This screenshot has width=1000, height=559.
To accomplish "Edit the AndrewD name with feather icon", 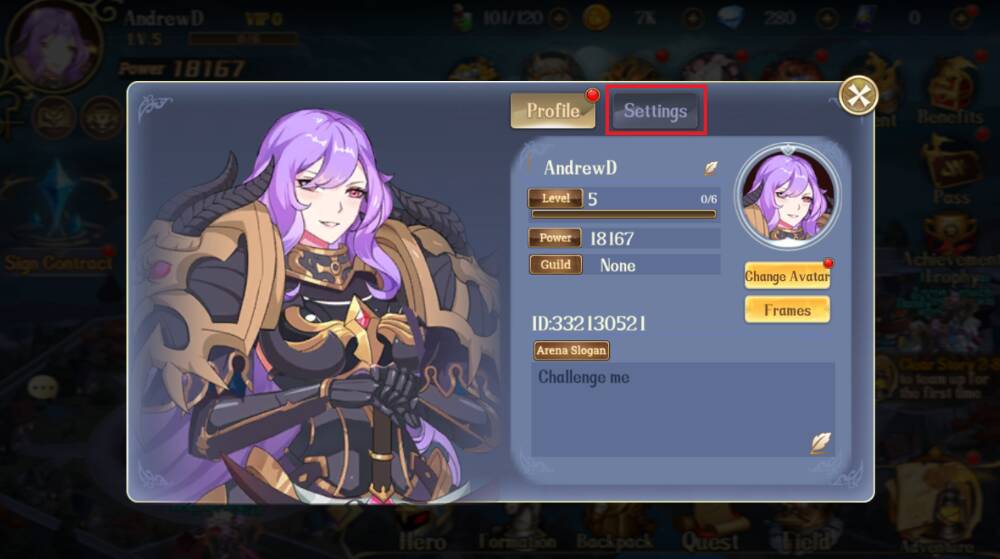I will tap(711, 168).
